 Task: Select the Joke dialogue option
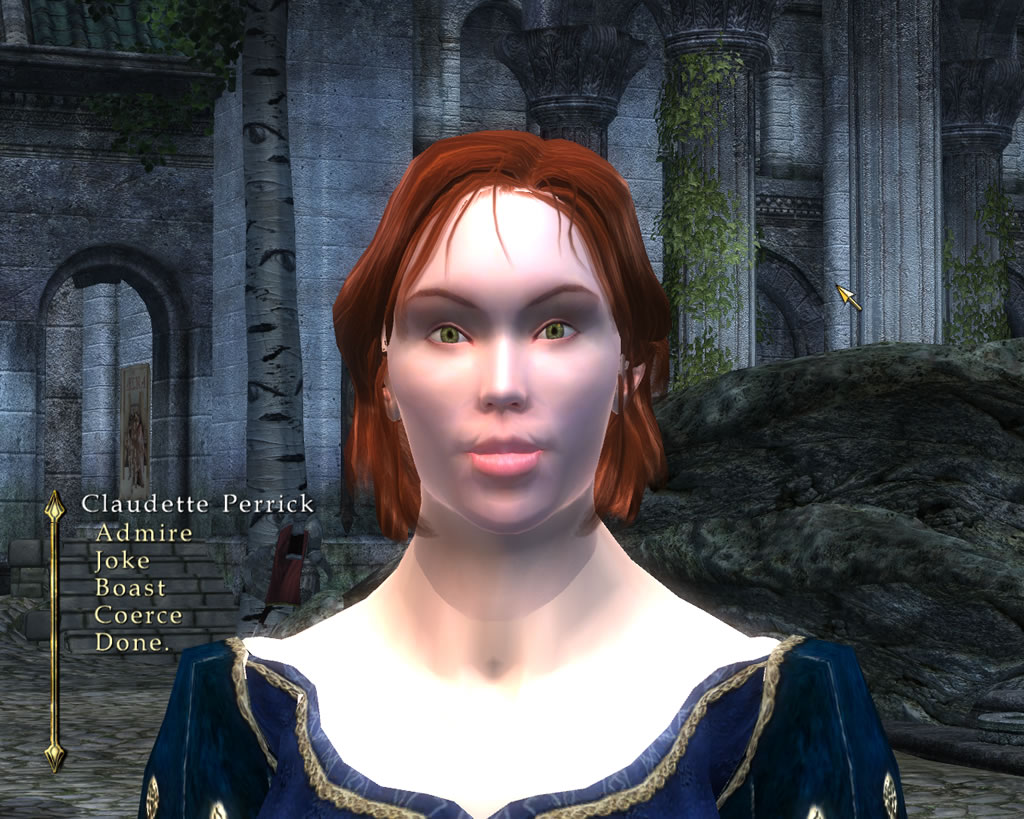pyautogui.click(x=122, y=561)
